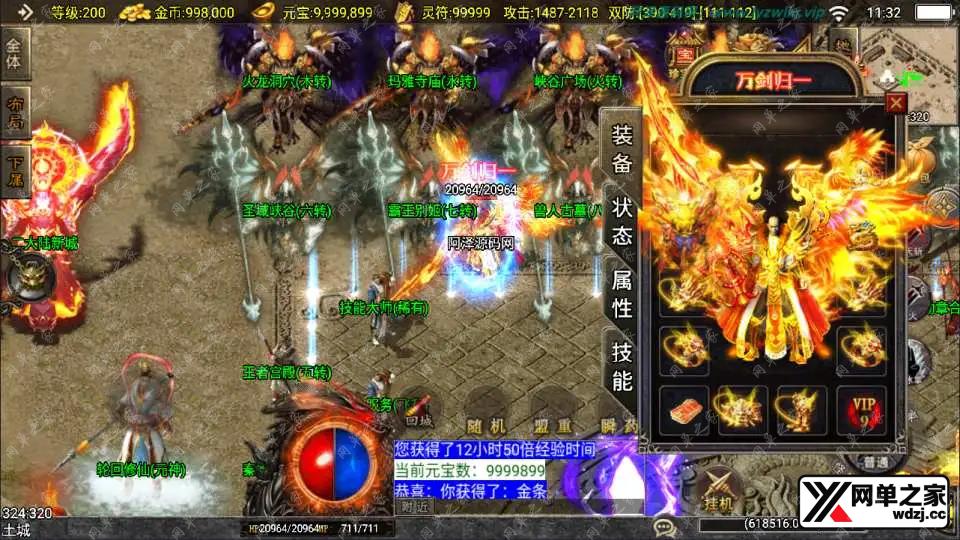Viewport: 960px width, 540px height.
Task: Toggle the 普通 attack mode button
Action: pos(877,463)
